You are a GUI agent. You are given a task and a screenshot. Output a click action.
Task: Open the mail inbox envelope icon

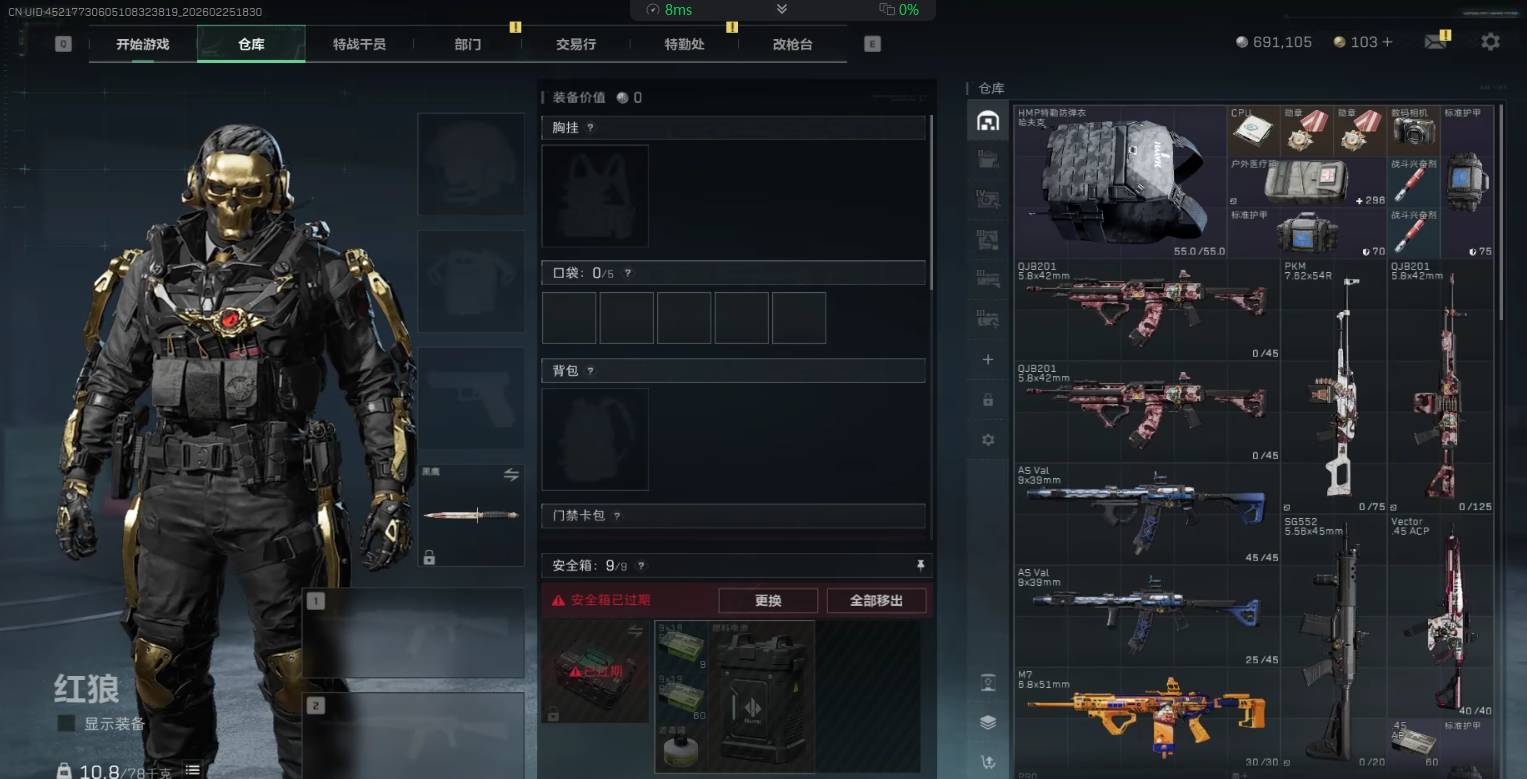pyautogui.click(x=1436, y=42)
